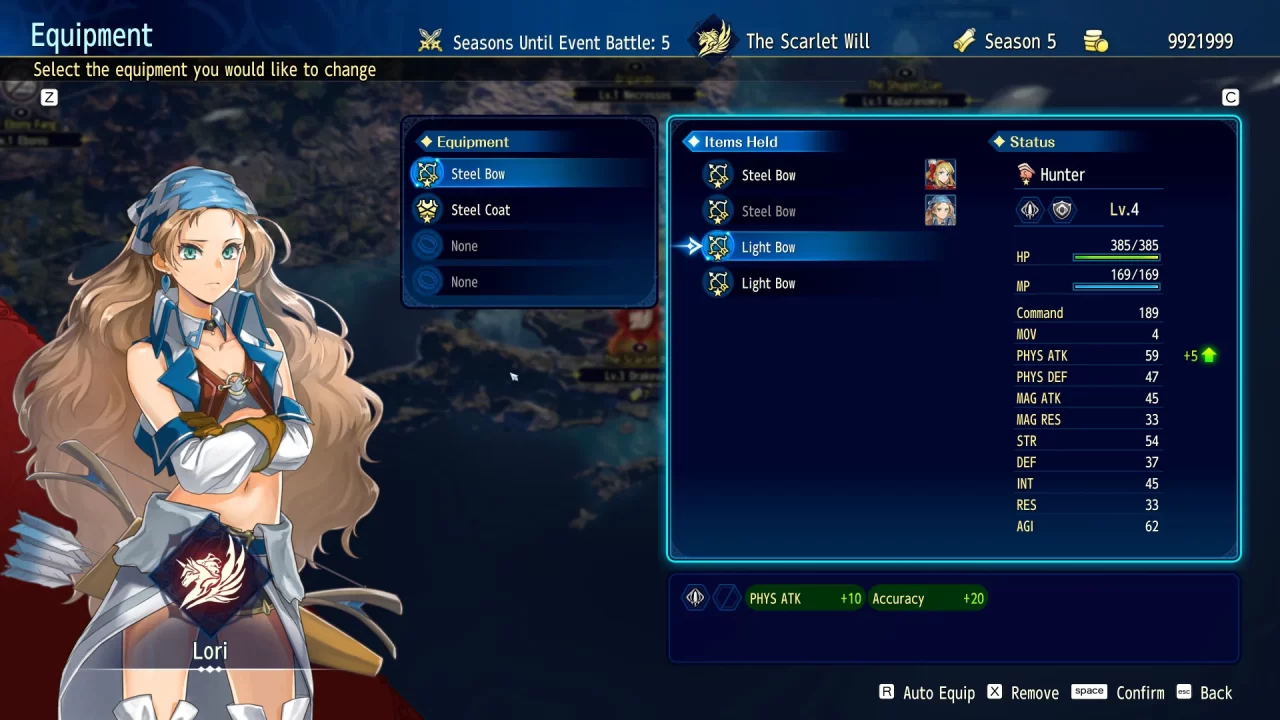Click the Hunter class icon in Status
1280x720 pixels.
coord(1026,173)
